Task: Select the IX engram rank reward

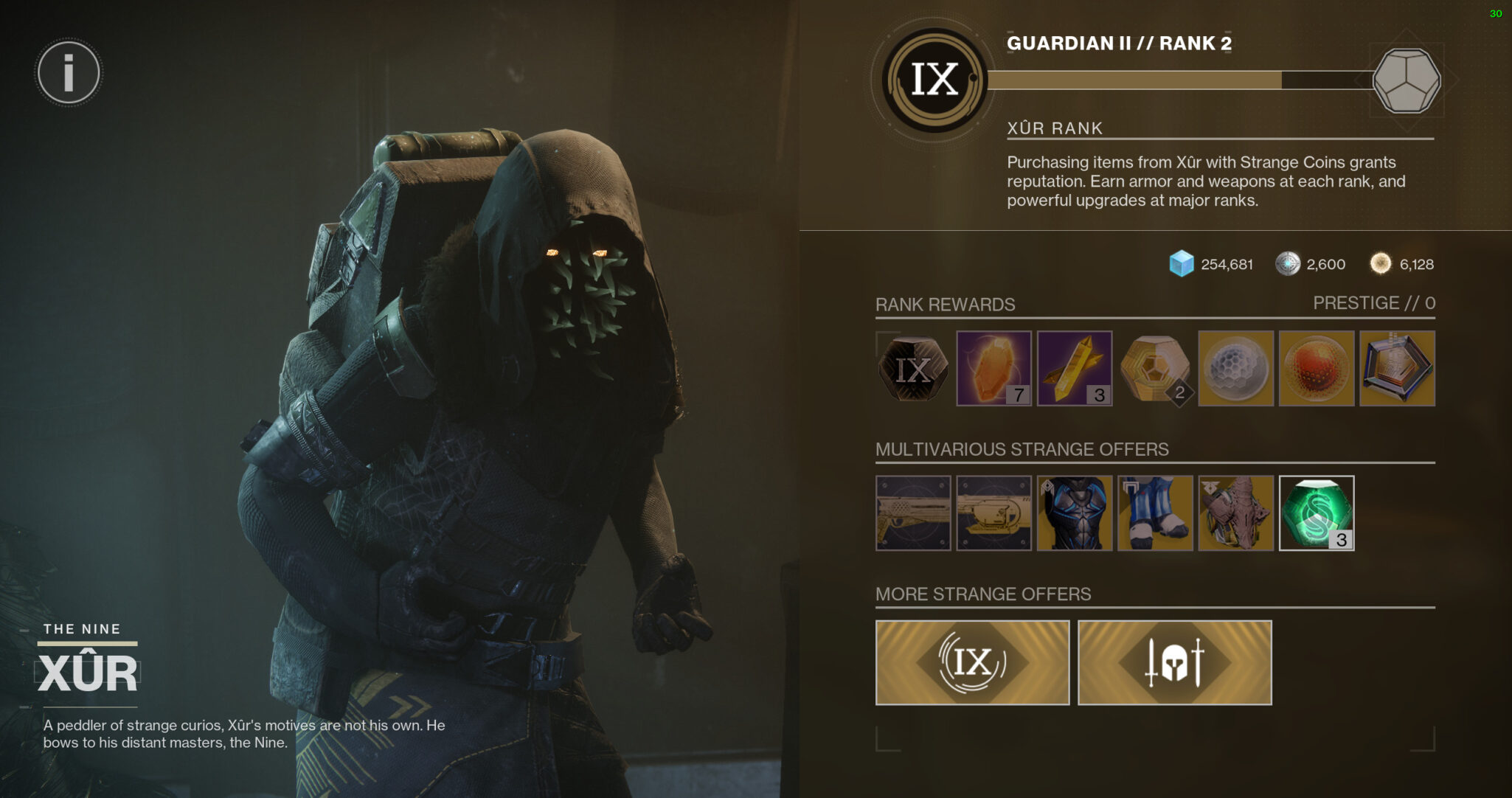Action: click(912, 369)
